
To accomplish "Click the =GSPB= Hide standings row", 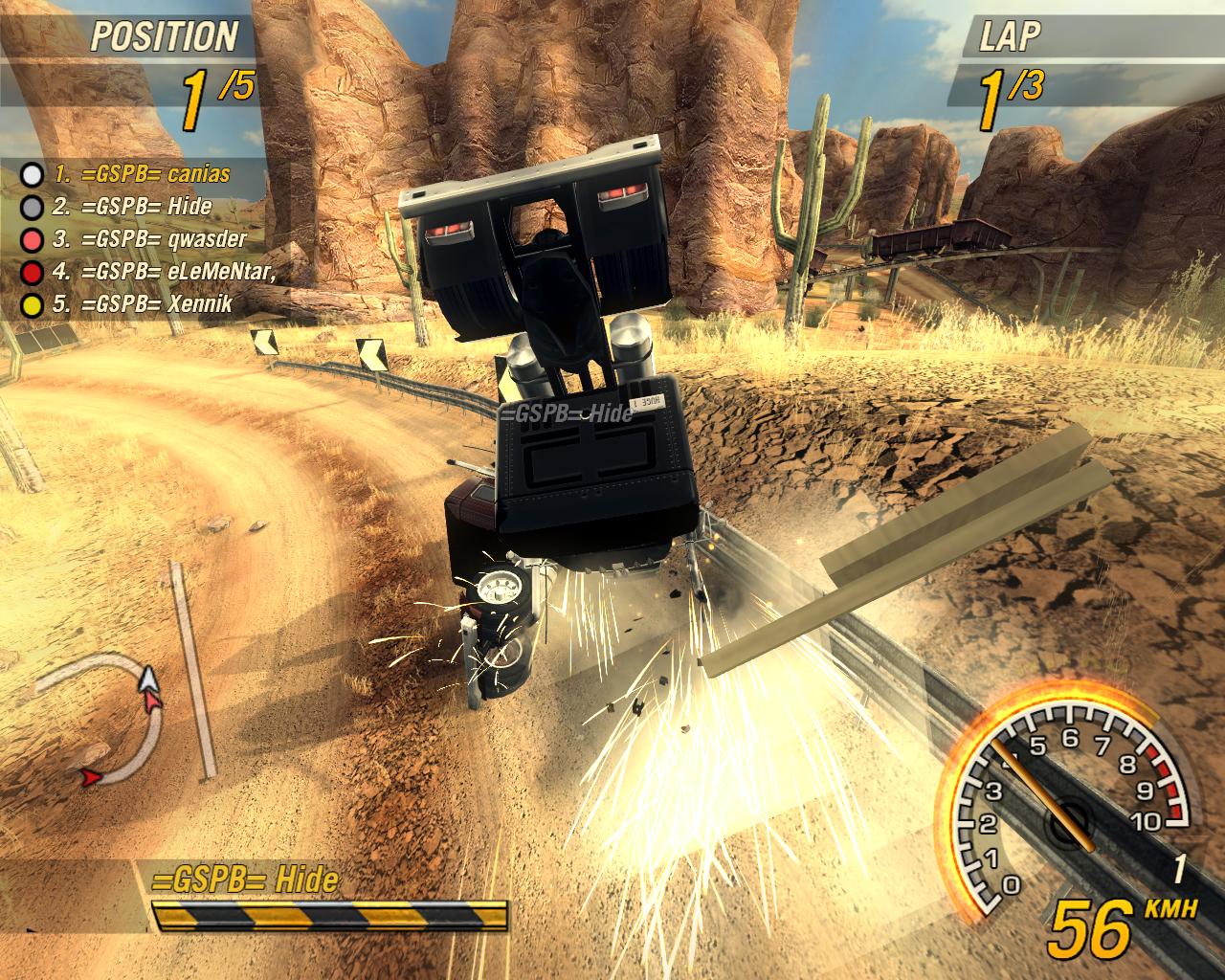I will click(132, 207).
